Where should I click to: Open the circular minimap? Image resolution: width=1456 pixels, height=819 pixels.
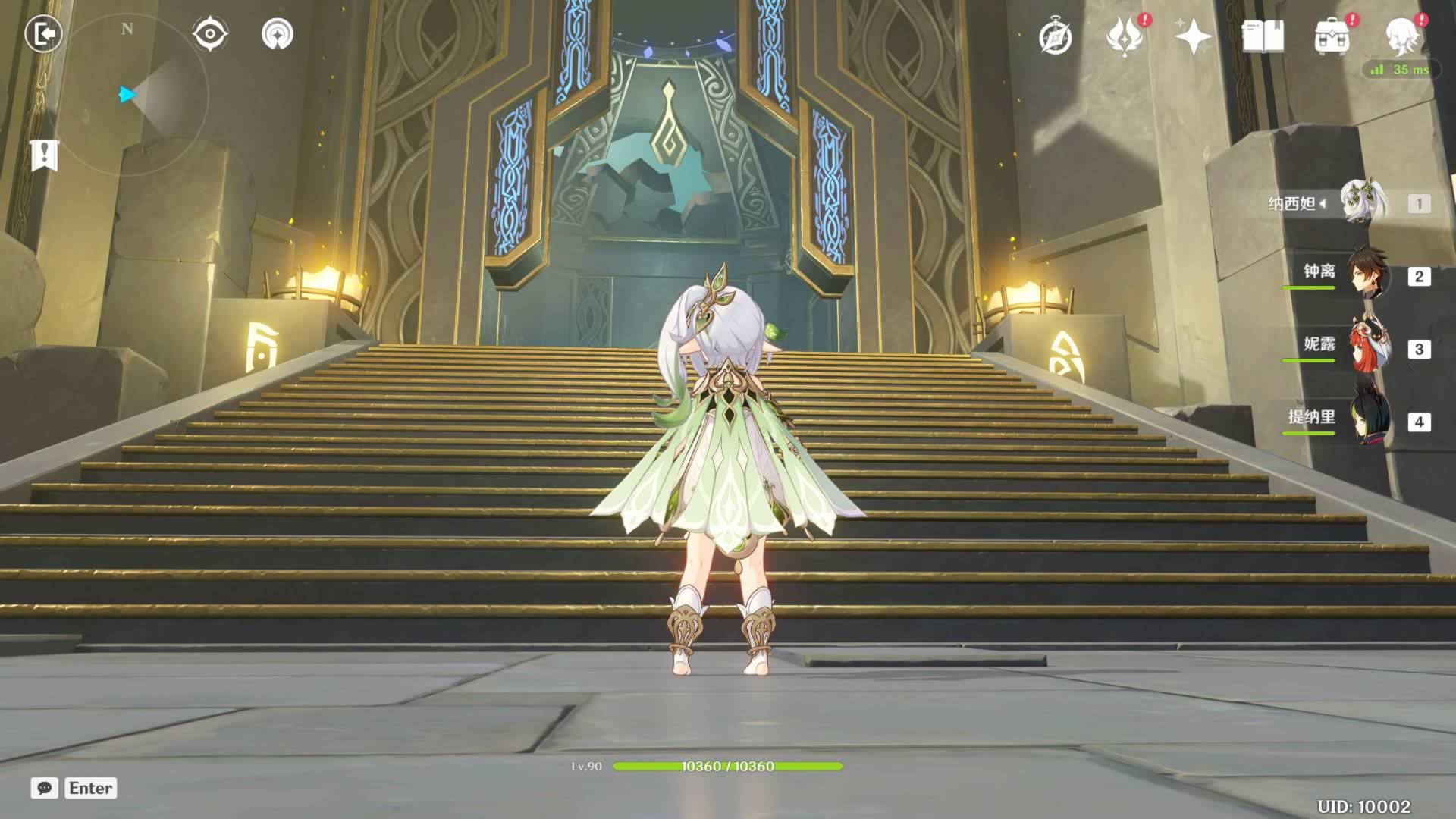pos(140,95)
